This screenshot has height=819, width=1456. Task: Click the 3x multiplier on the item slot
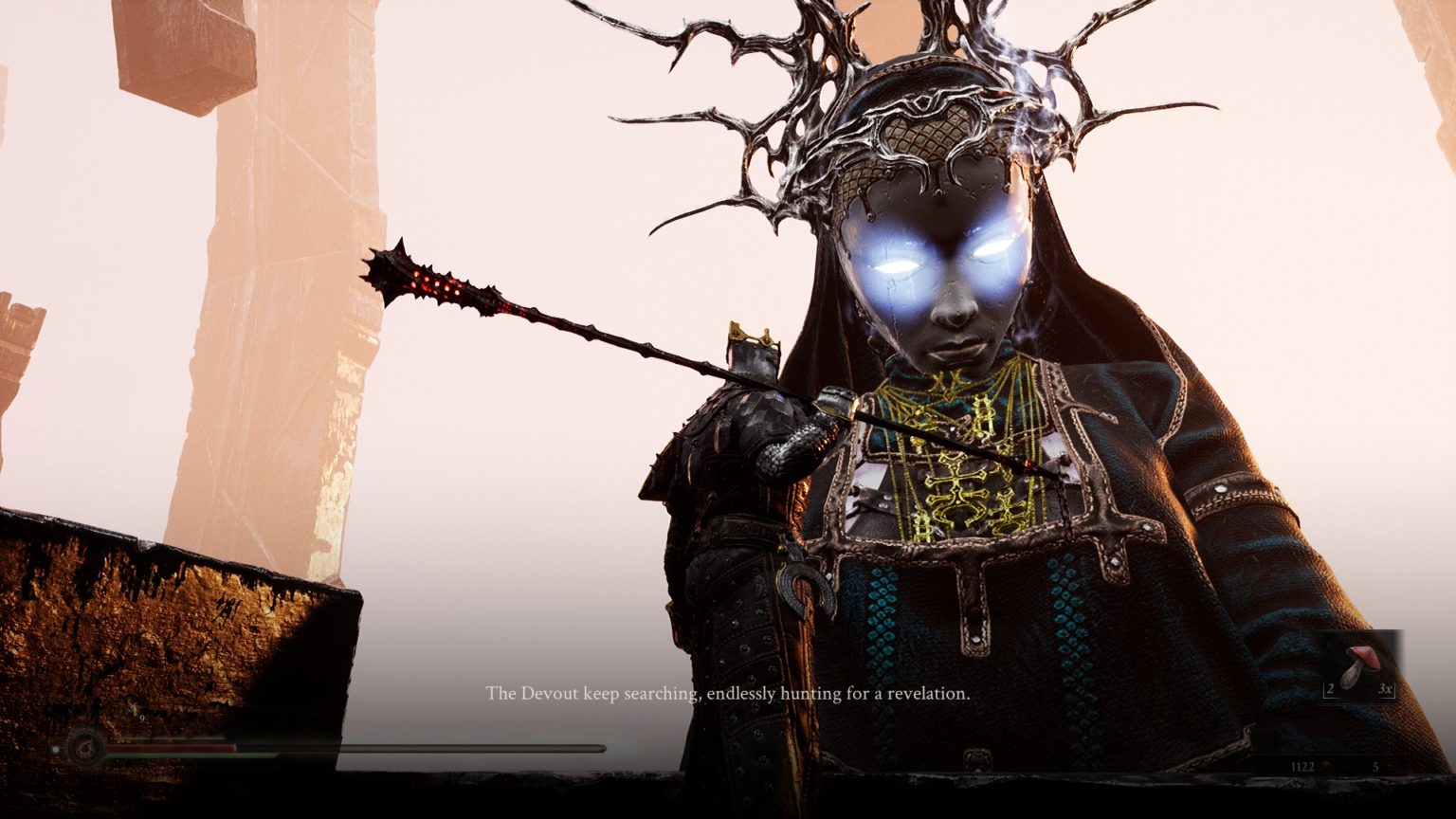click(x=1385, y=688)
